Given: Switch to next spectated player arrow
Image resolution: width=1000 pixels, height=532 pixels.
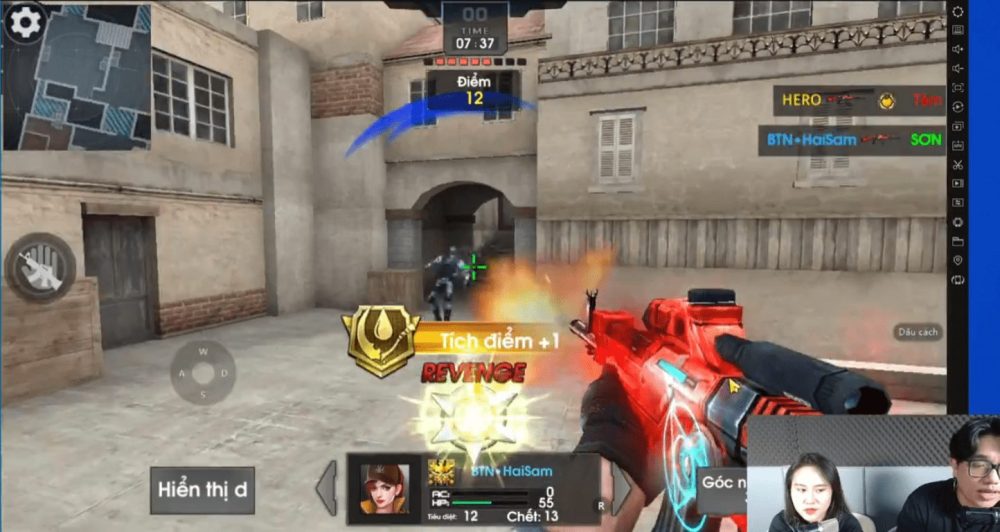Looking at the screenshot, I should (x=621, y=489).
